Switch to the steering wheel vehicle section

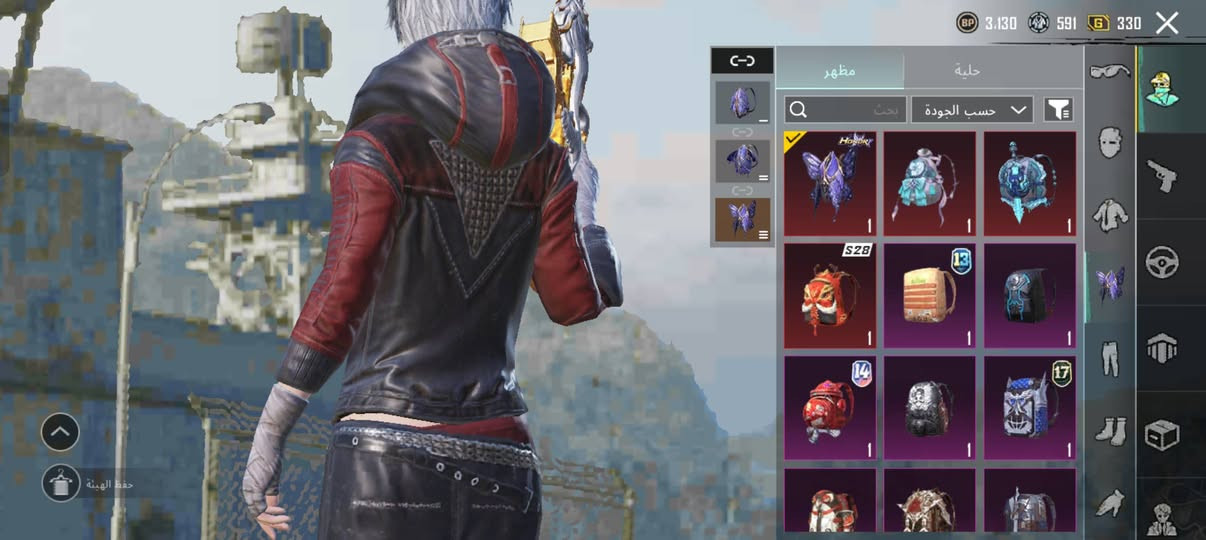[x=1163, y=263]
